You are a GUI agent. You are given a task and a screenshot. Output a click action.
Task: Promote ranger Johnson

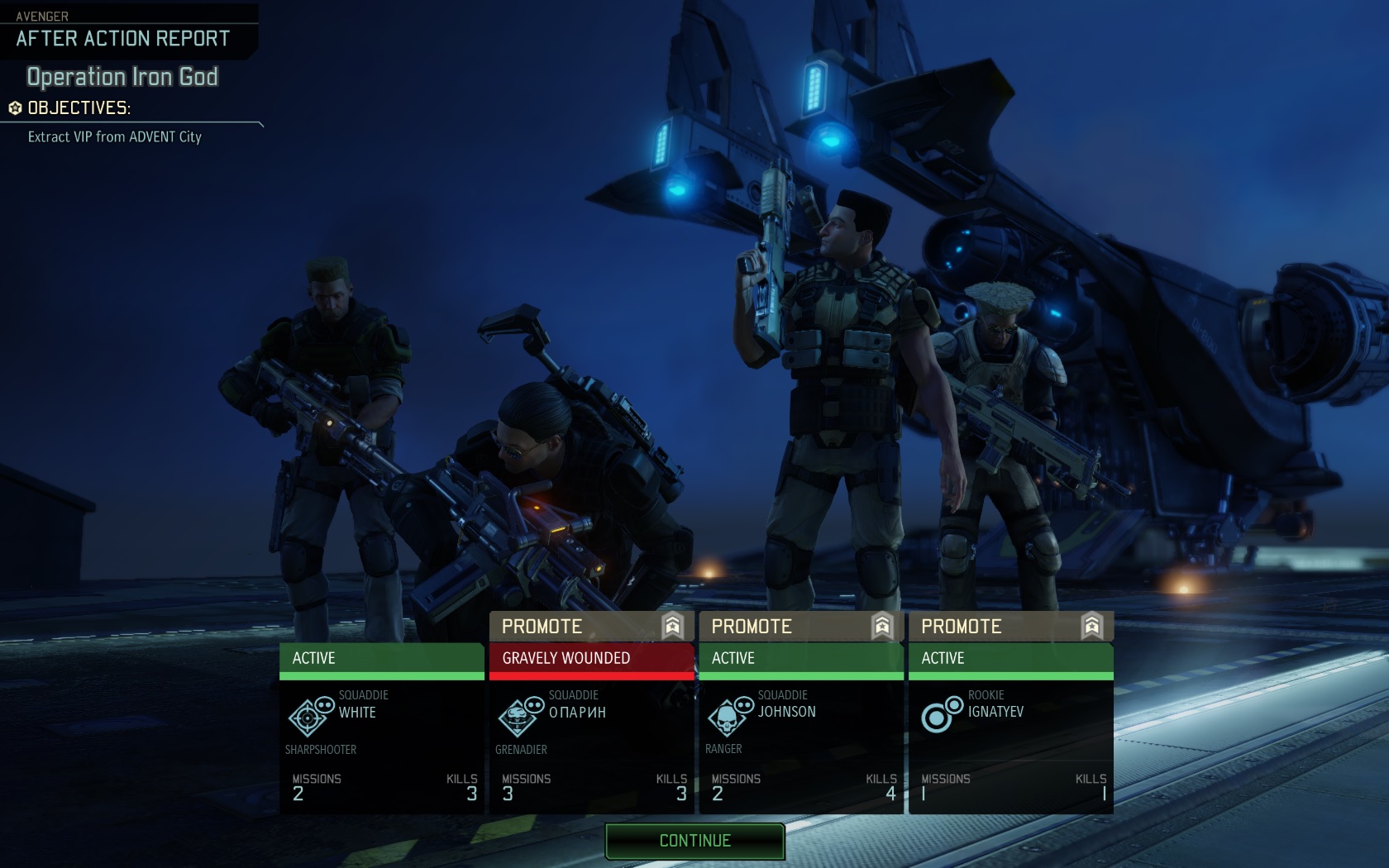tap(800, 627)
